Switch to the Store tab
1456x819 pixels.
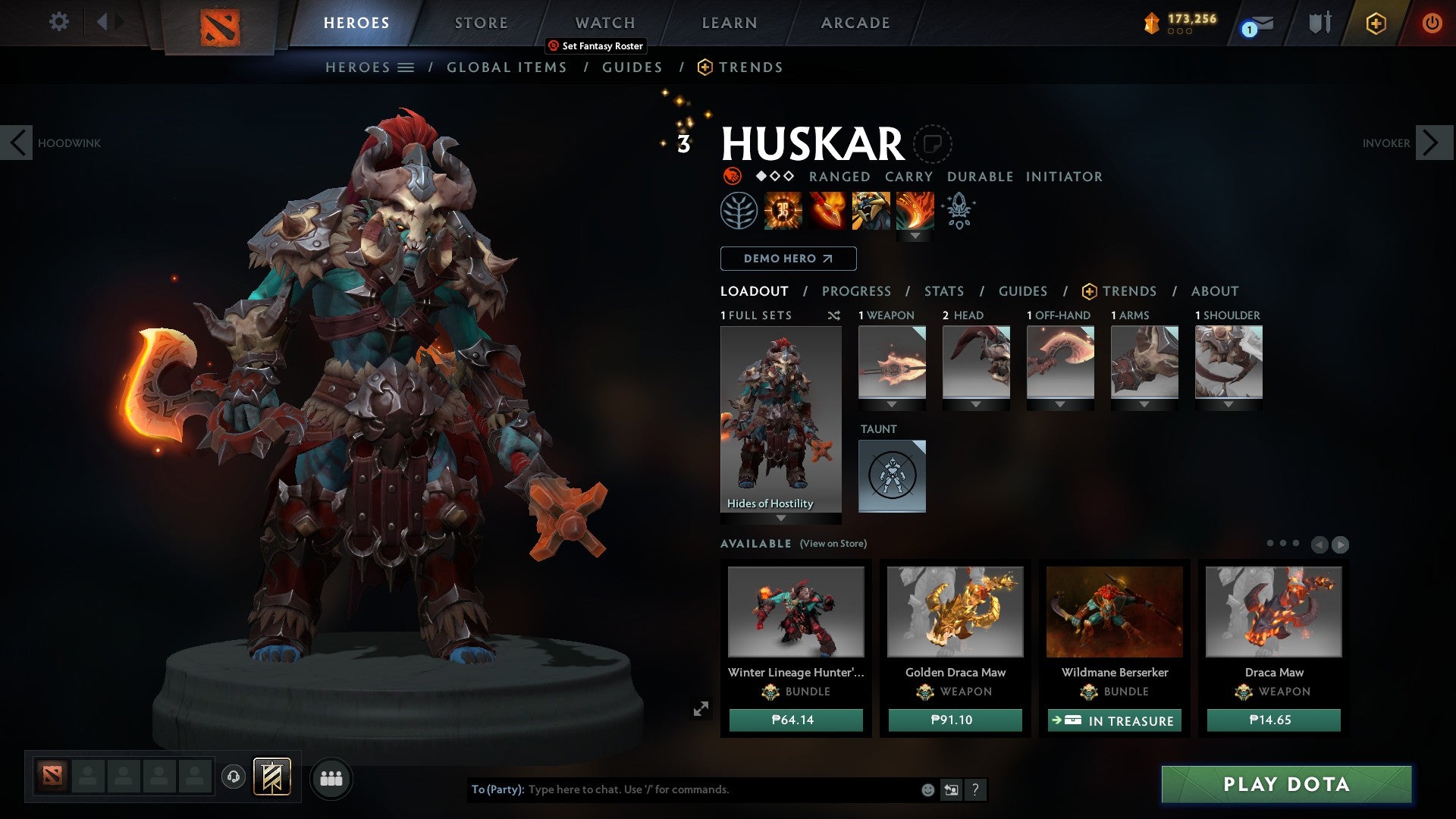[x=481, y=23]
